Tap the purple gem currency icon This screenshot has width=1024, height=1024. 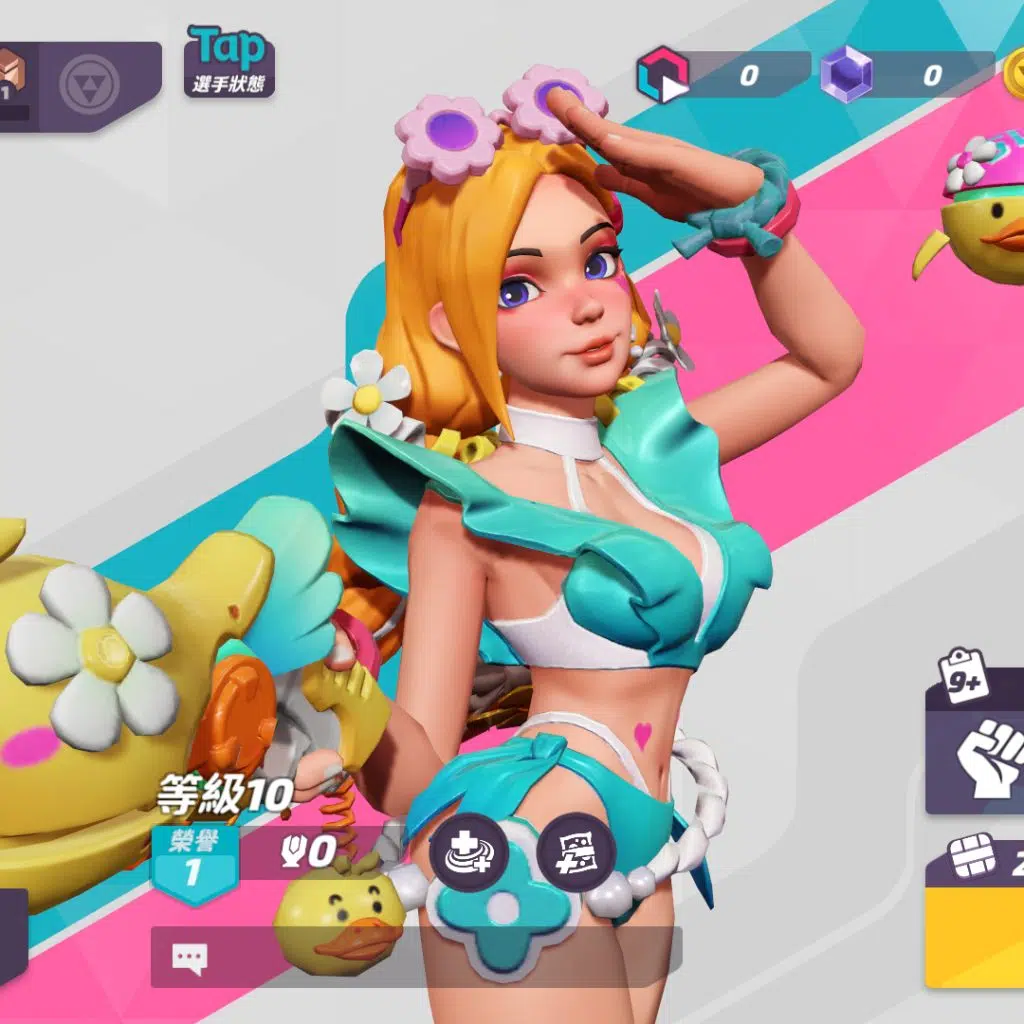[x=846, y=76]
